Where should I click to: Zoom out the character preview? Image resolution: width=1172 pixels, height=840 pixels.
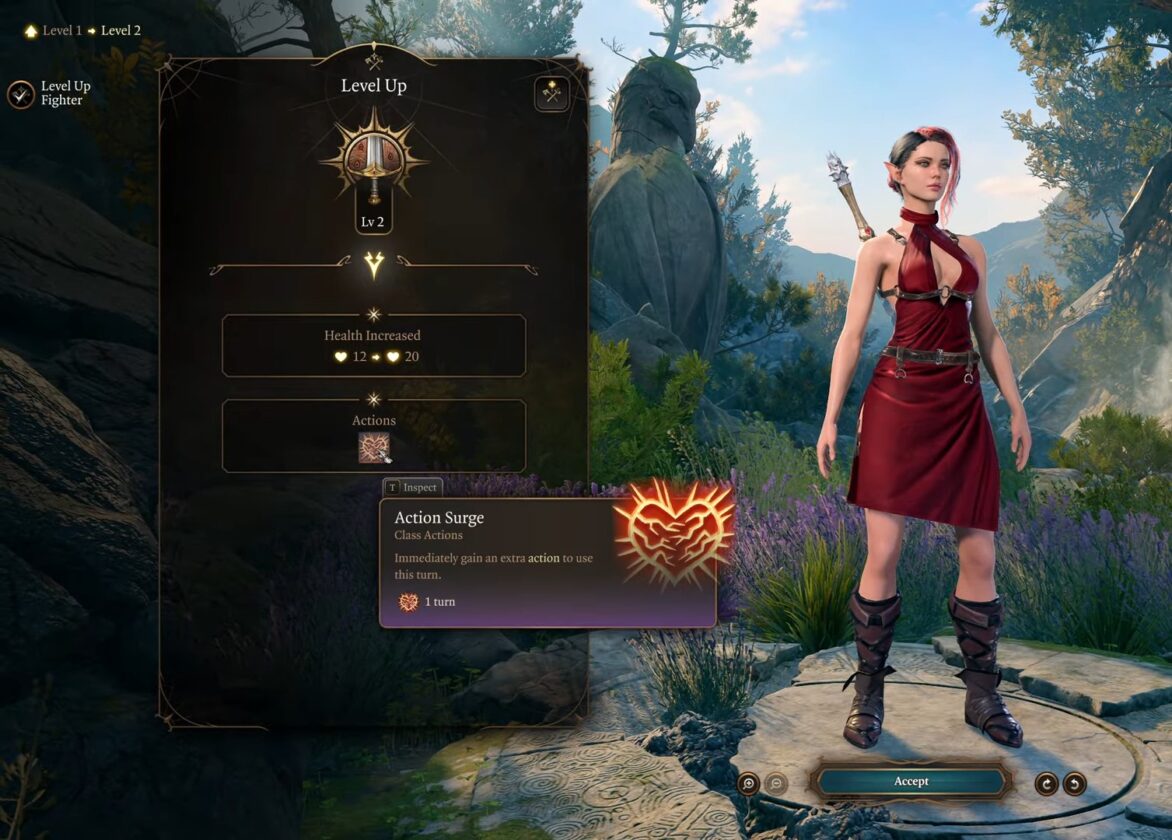click(x=776, y=783)
